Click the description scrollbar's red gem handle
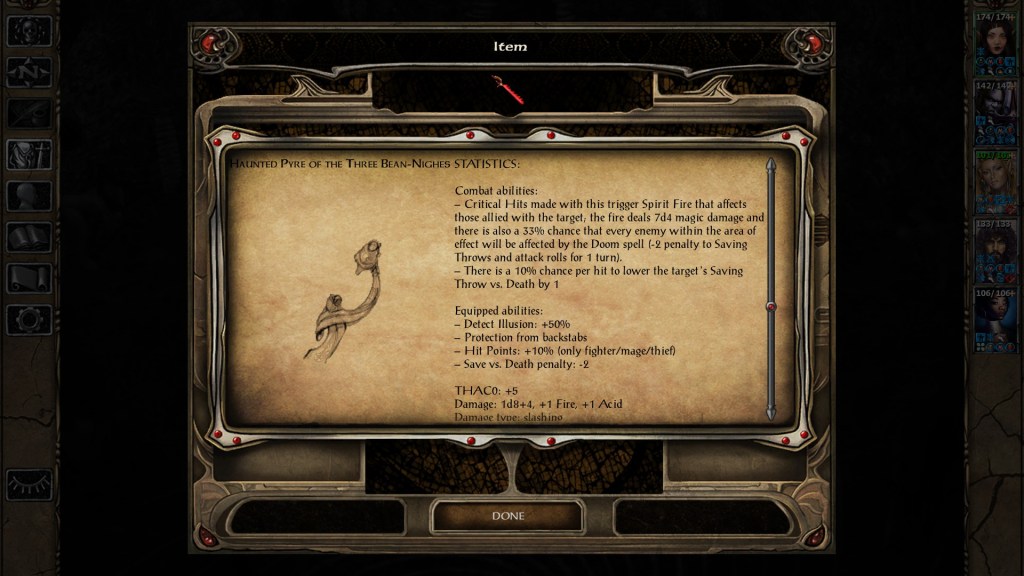The width and height of the screenshot is (1024, 576). click(771, 306)
